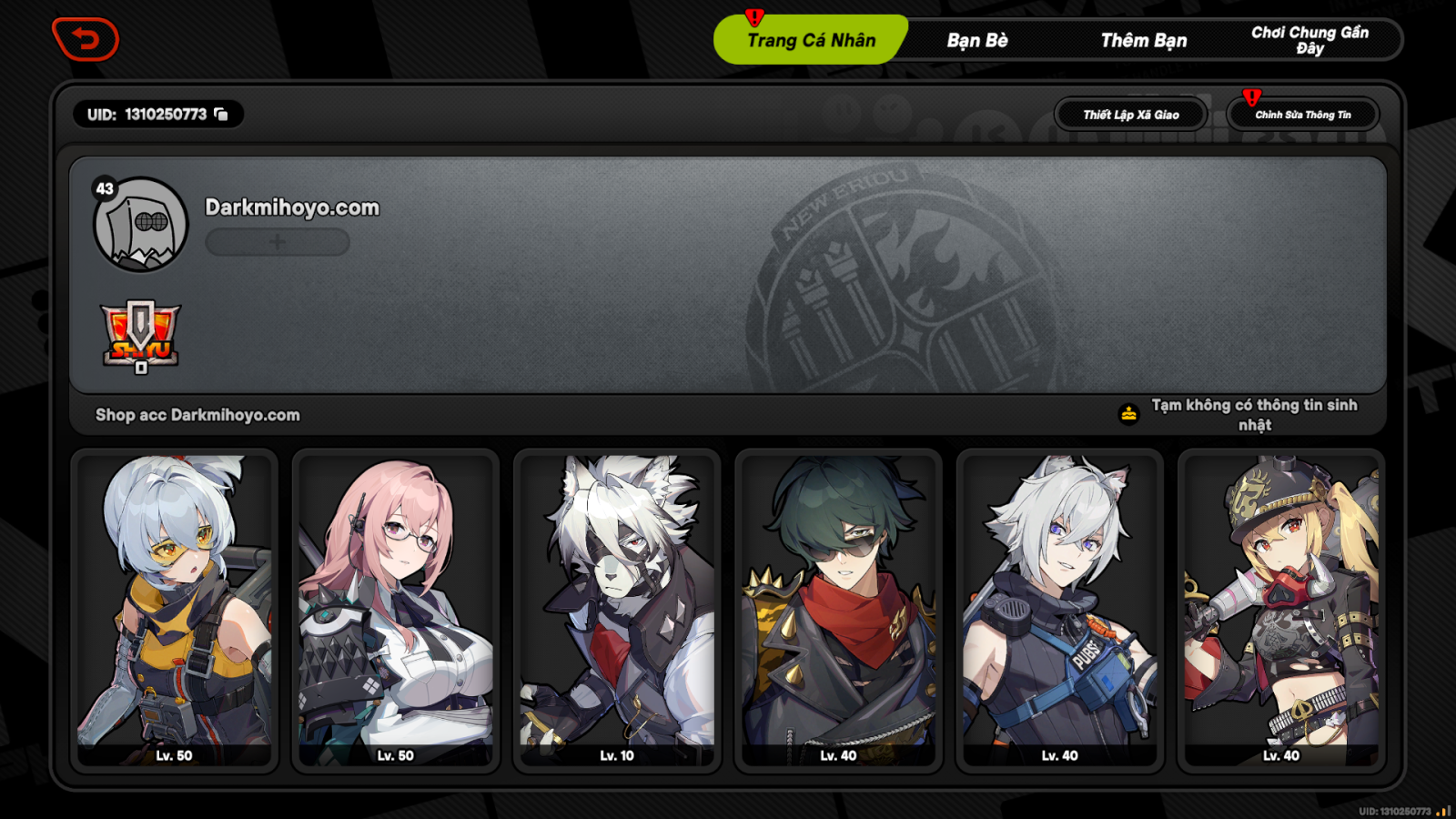Click the Chỉnh Sửa Thông Tin button
Screen dimensions: 1456x819
[x=1302, y=115]
